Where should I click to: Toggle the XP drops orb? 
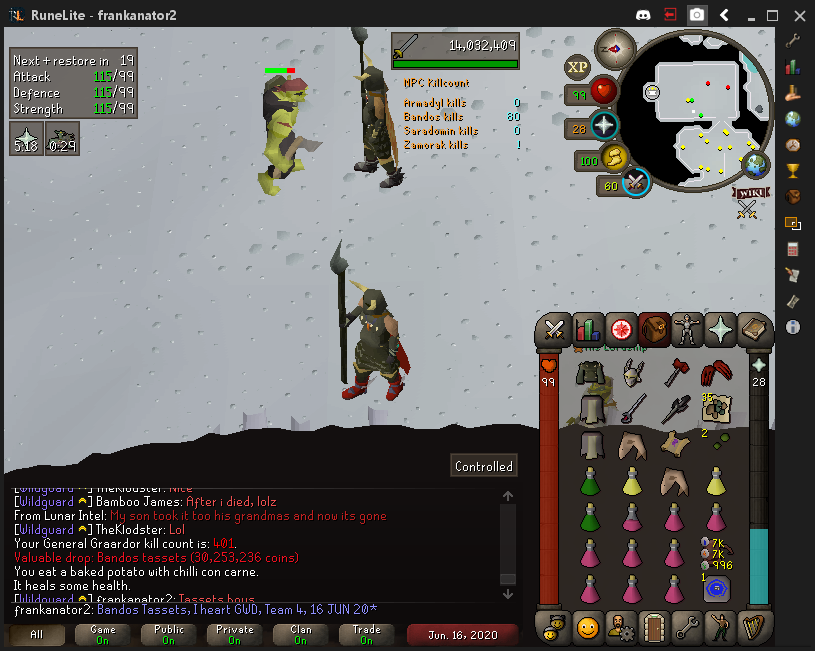577,68
